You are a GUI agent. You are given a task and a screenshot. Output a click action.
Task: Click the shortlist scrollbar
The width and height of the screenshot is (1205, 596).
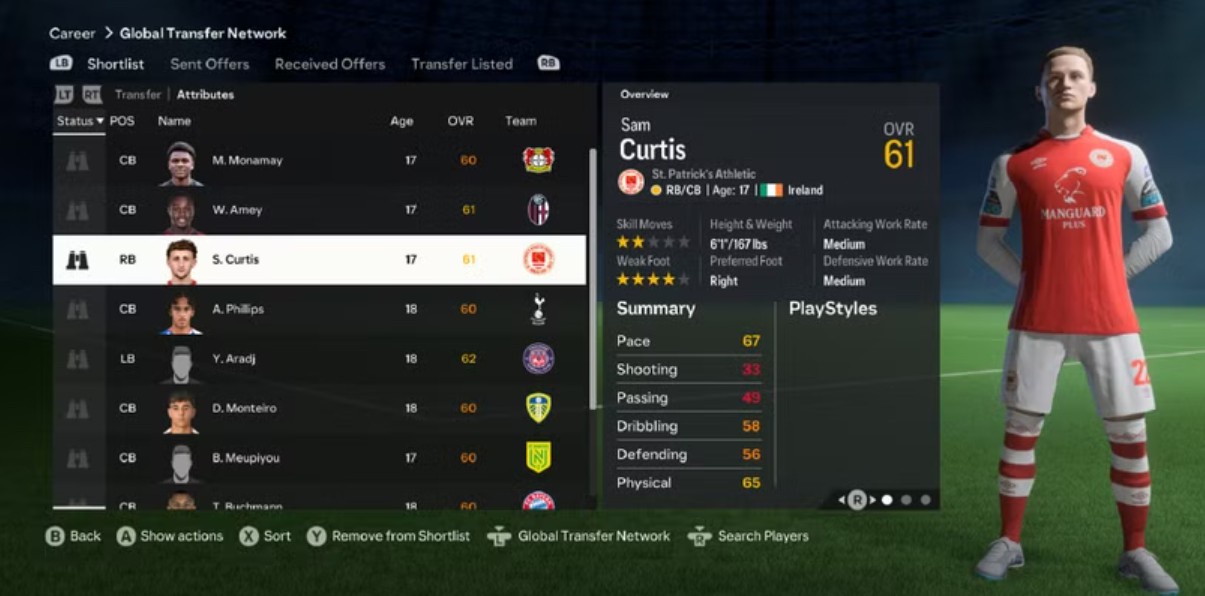(x=593, y=280)
